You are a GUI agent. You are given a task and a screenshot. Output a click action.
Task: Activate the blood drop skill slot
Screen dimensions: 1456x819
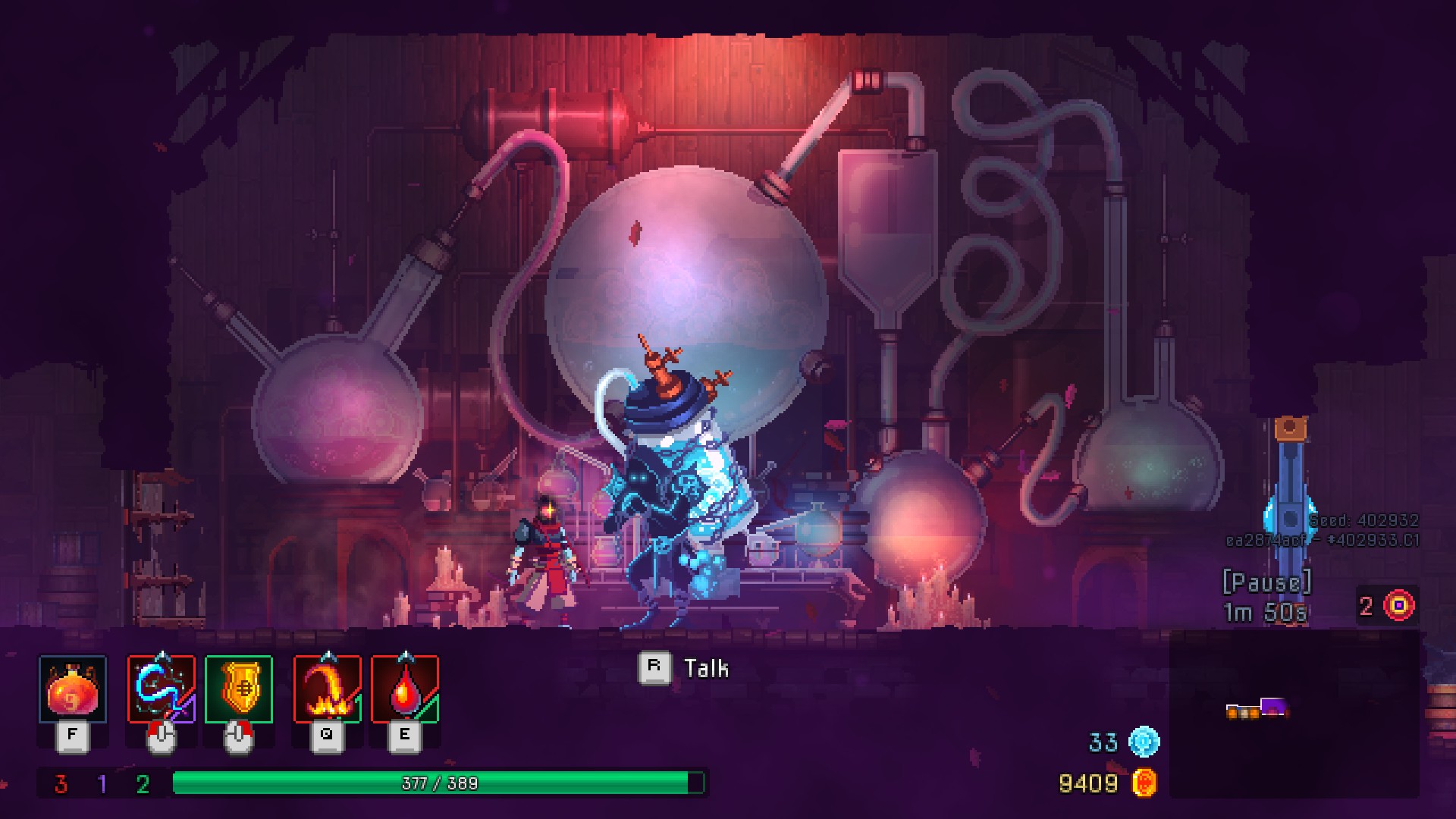(x=405, y=689)
